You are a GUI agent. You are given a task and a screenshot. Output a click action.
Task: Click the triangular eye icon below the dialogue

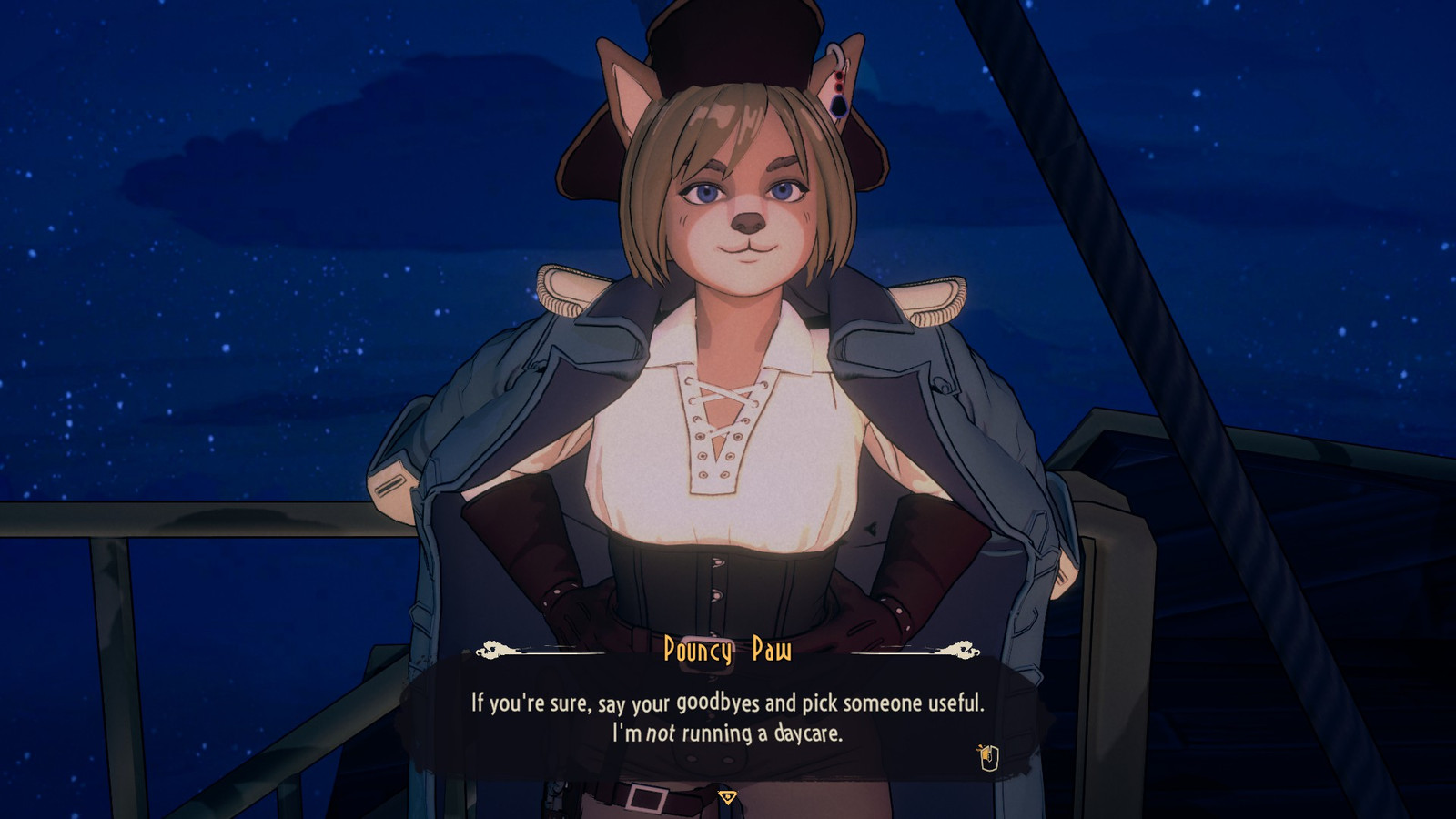coord(726,798)
